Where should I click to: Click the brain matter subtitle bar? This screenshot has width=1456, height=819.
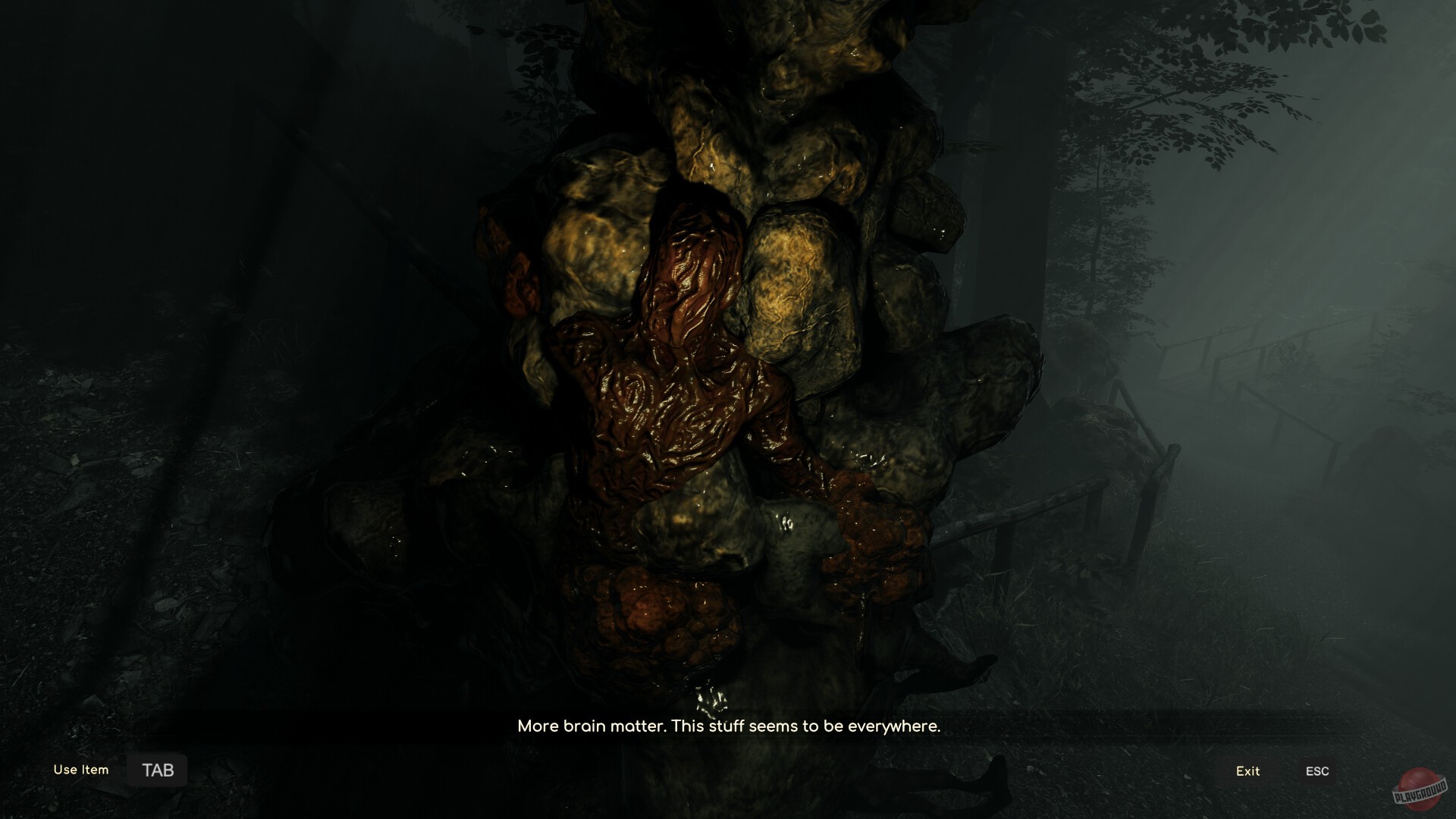click(x=728, y=726)
